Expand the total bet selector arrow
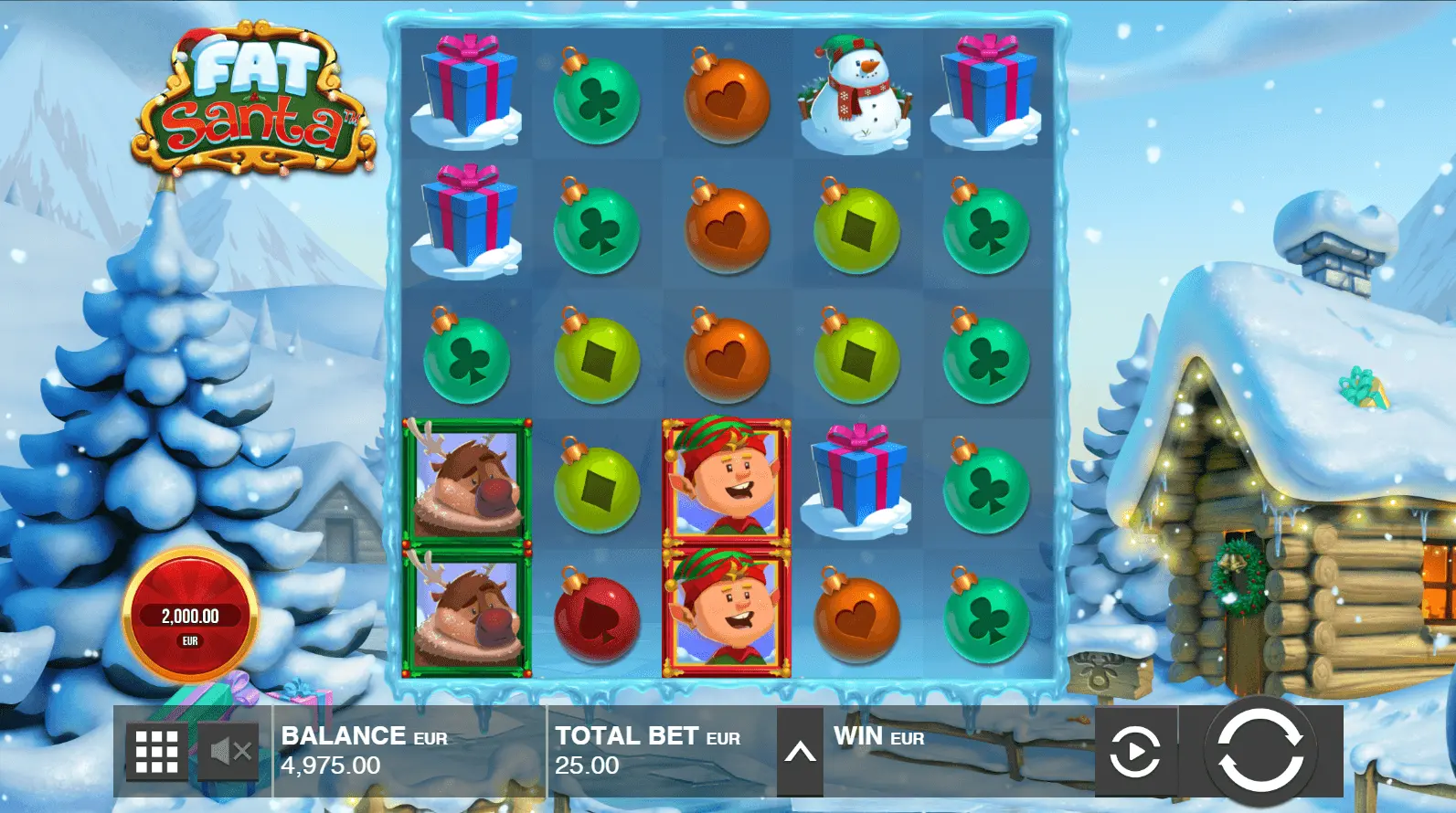 tap(800, 752)
